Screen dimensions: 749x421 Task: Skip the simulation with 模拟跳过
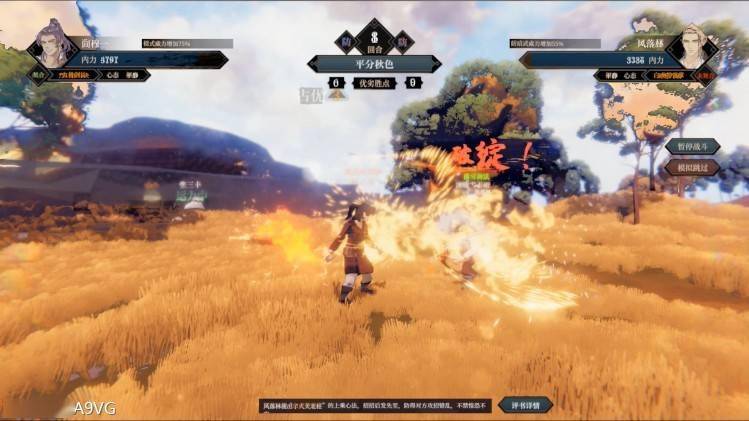(x=692, y=167)
